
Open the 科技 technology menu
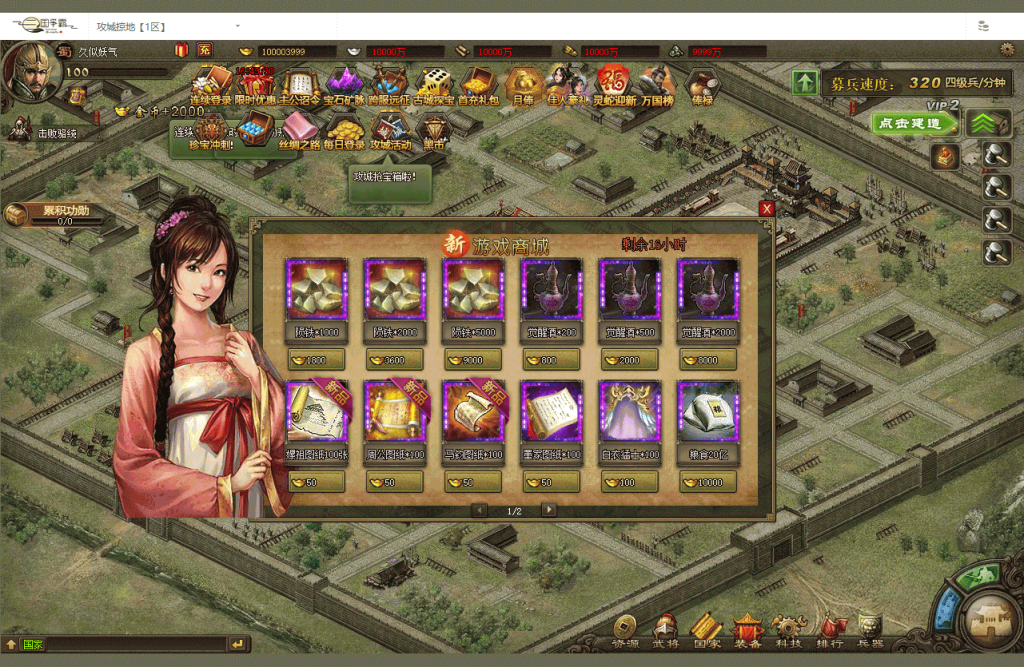tap(788, 632)
